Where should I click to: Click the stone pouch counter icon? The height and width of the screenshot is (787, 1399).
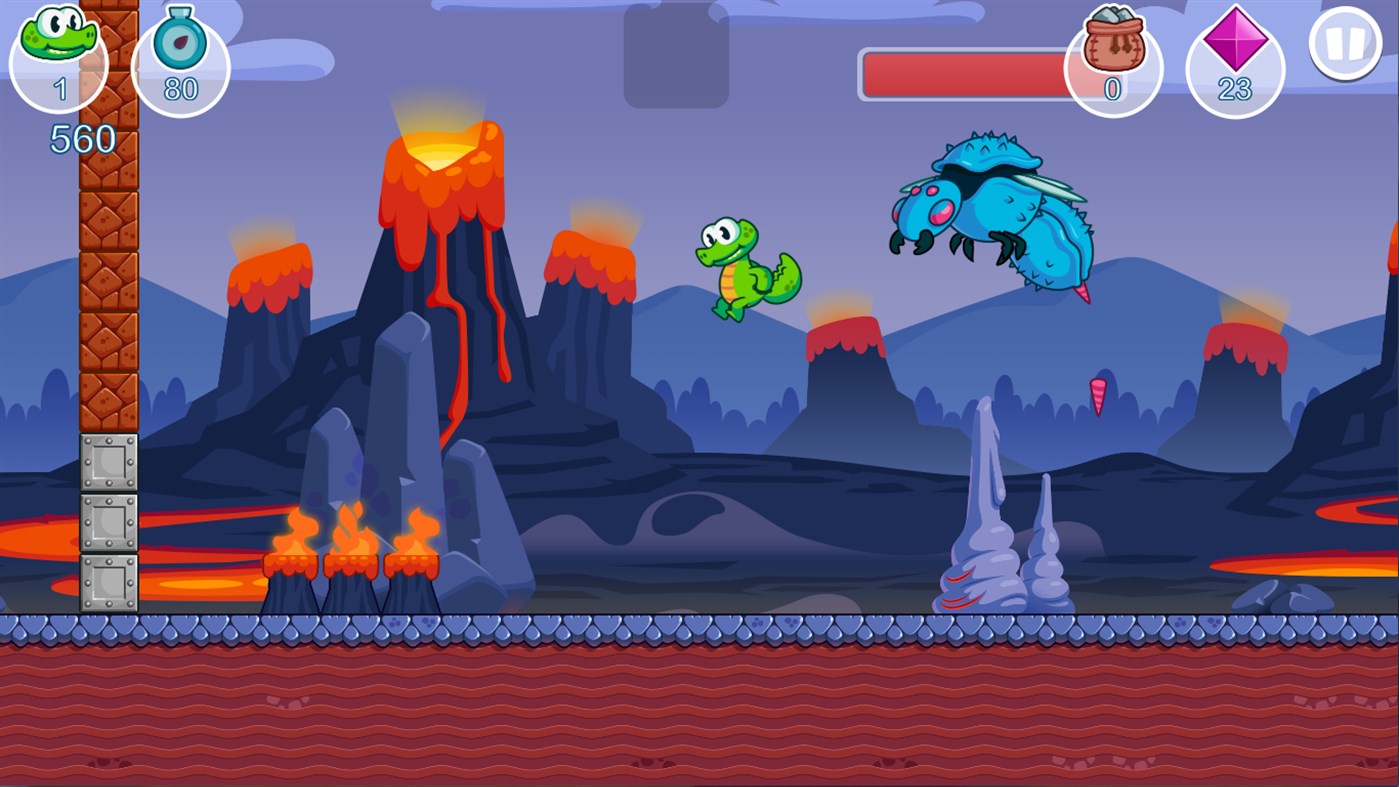pyautogui.click(x=1116, y=38)
